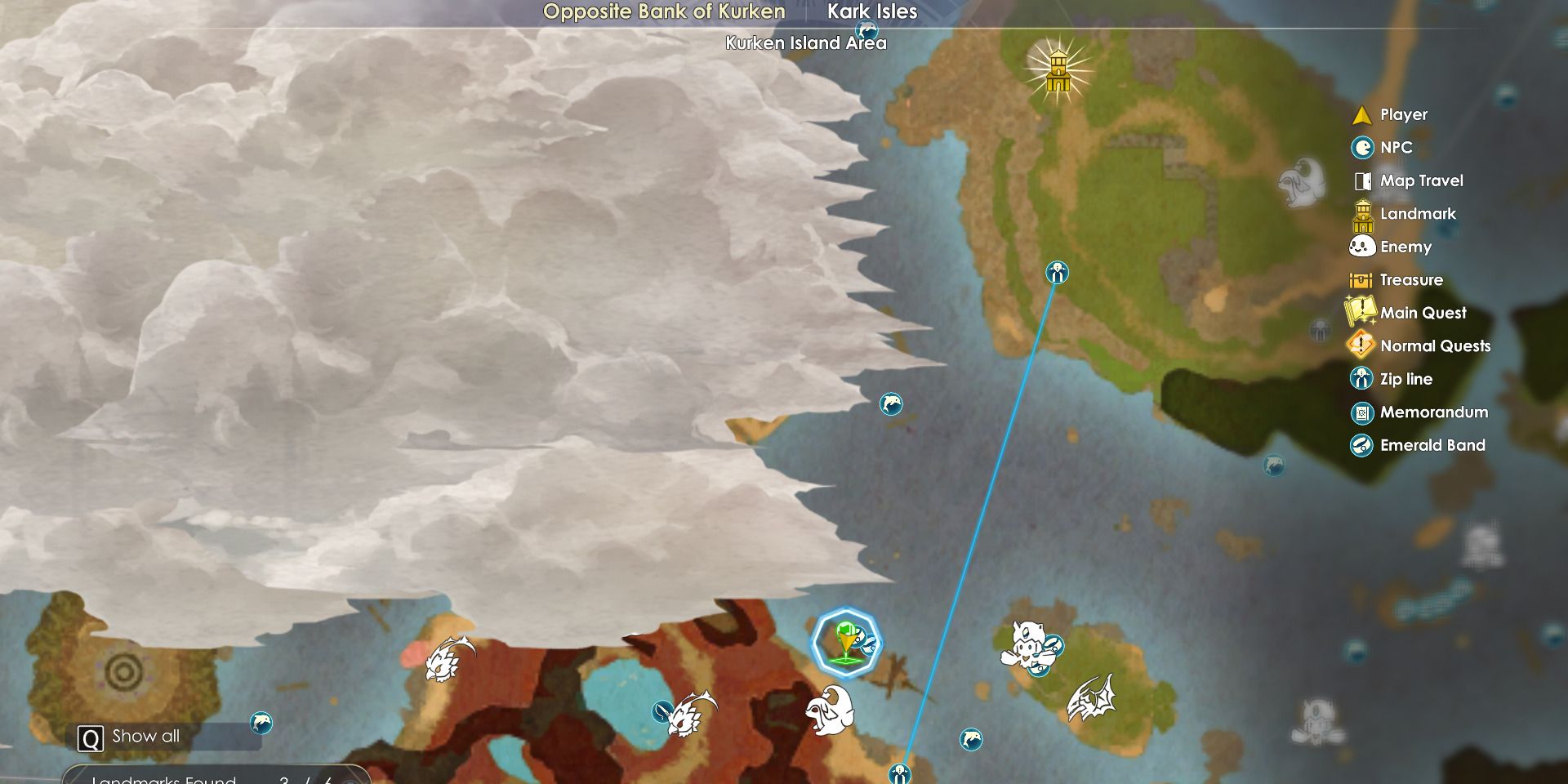Choose the Main Quest legend entry
The width and height of the screenshot is (1568, 784).
[x=1423, y=313]
